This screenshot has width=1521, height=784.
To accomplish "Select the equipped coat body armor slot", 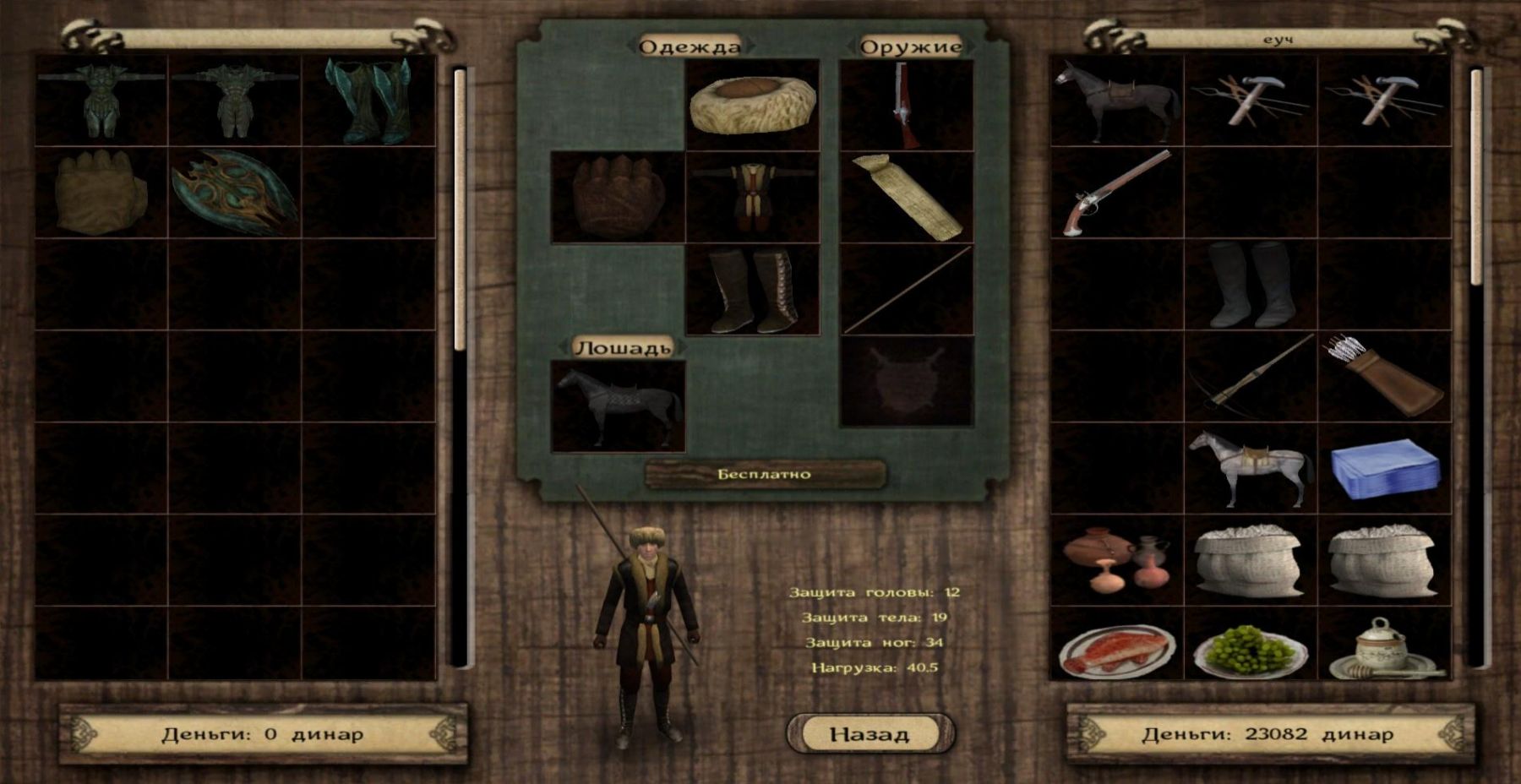I will (x=752, y=197).
